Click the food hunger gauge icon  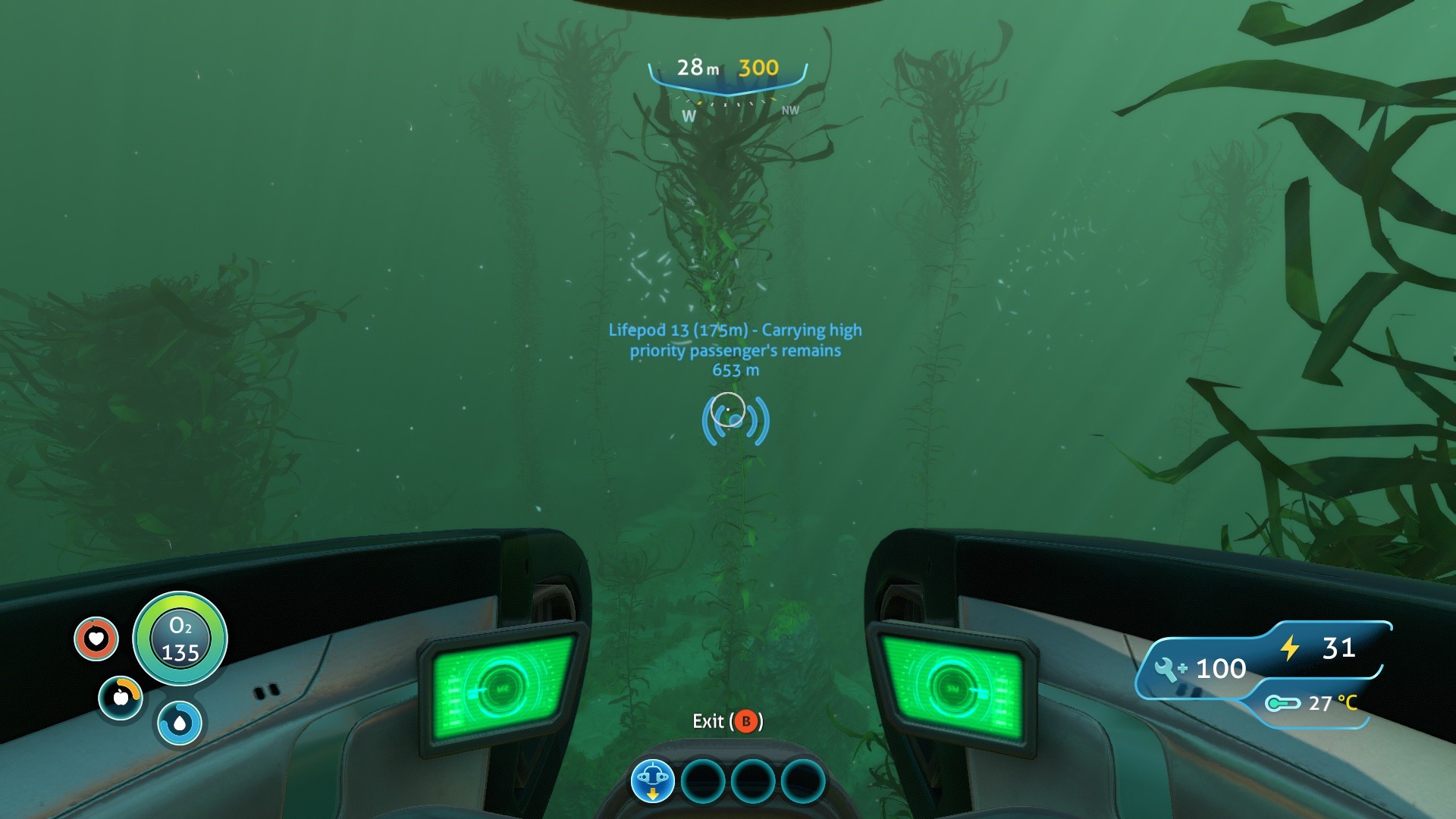click(121, 697)
